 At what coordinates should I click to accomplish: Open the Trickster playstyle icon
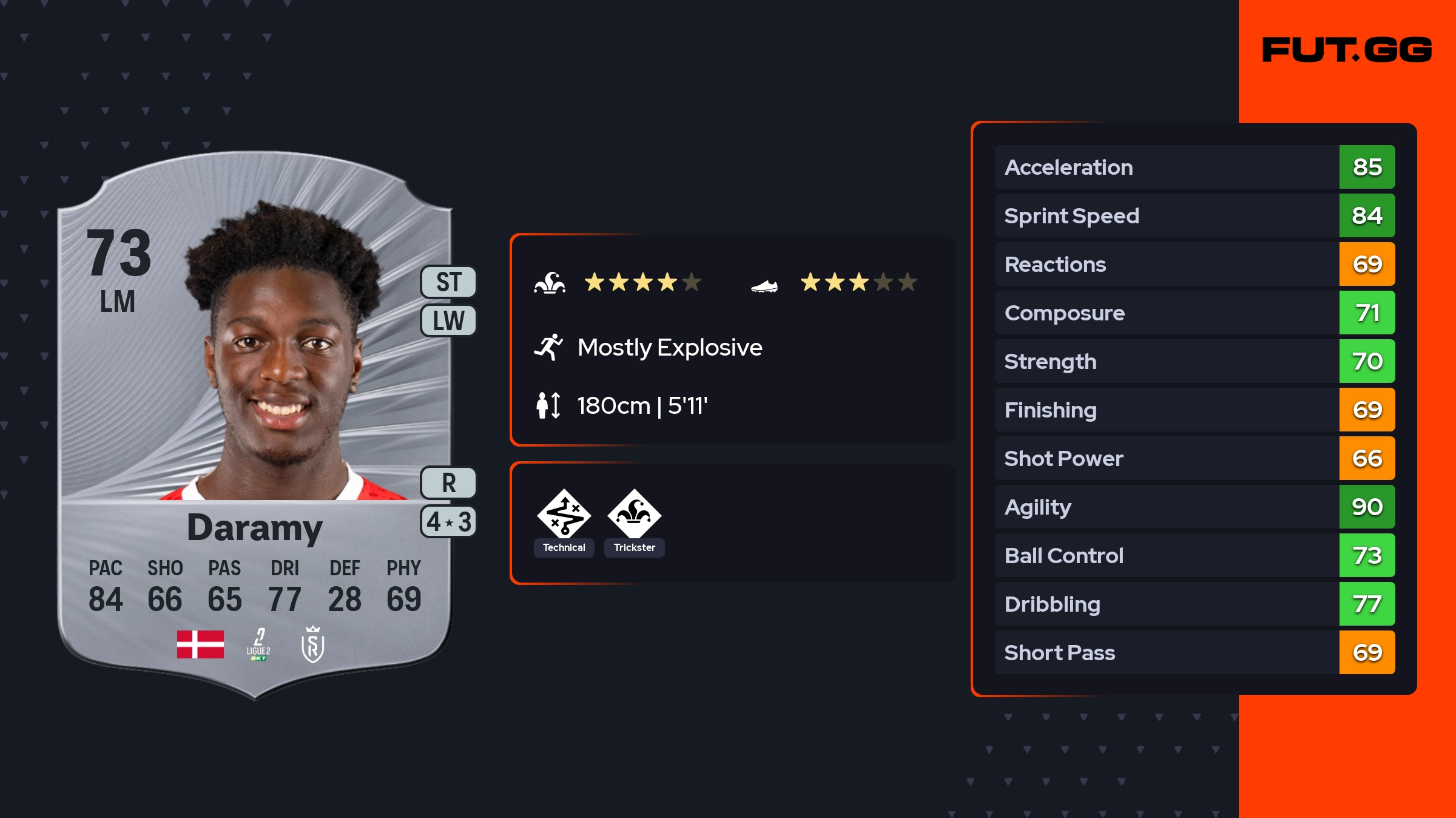(x=634, y=515)
